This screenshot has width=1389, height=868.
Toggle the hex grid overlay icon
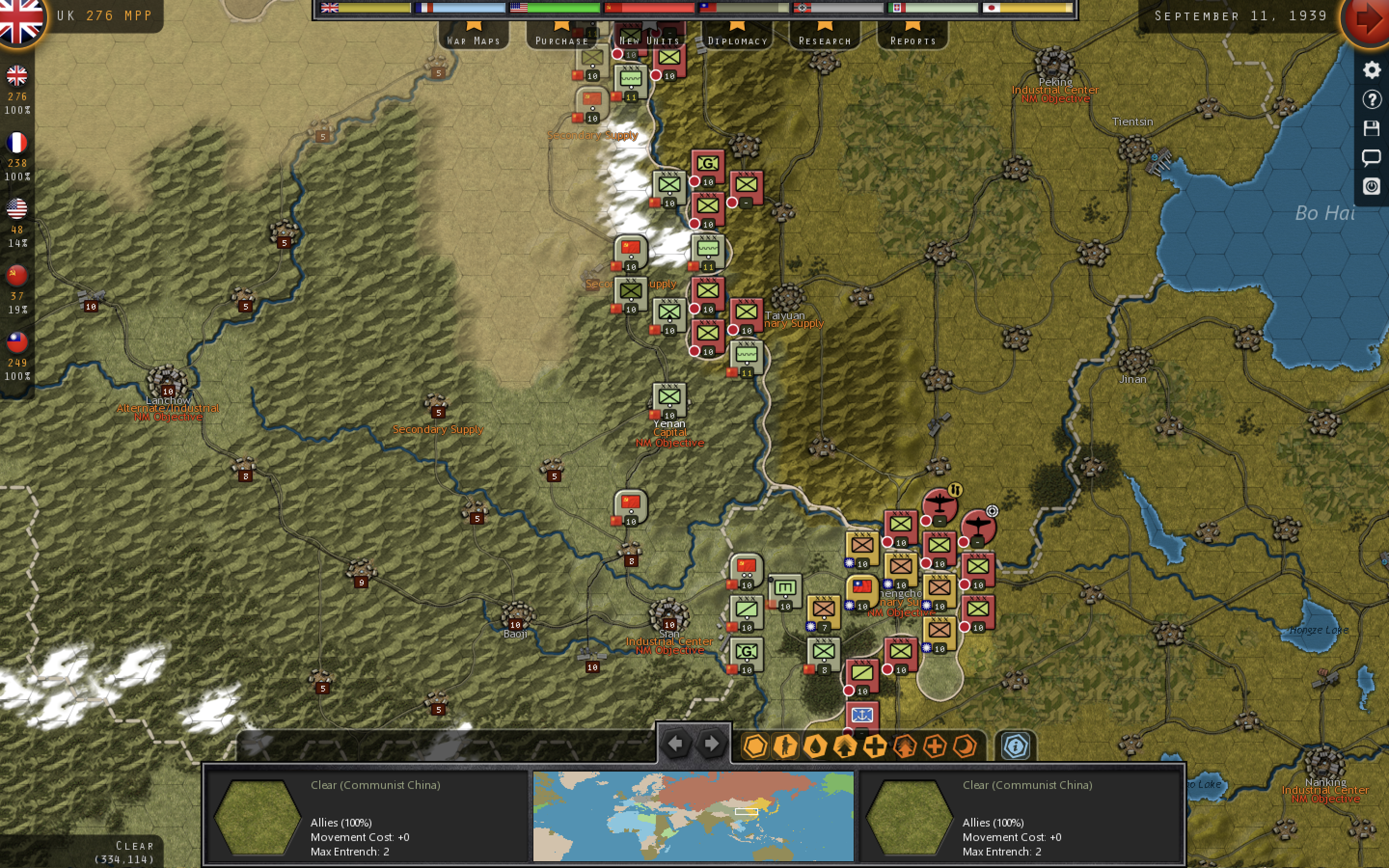click(755, 746)
